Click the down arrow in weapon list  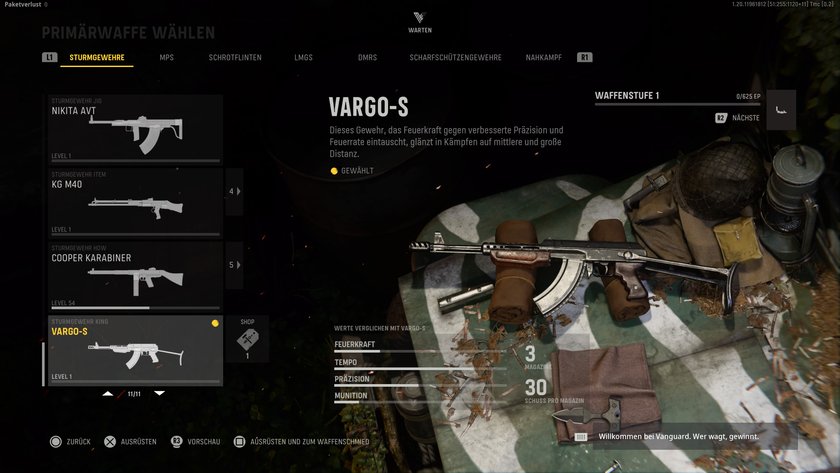coord(159,394)
